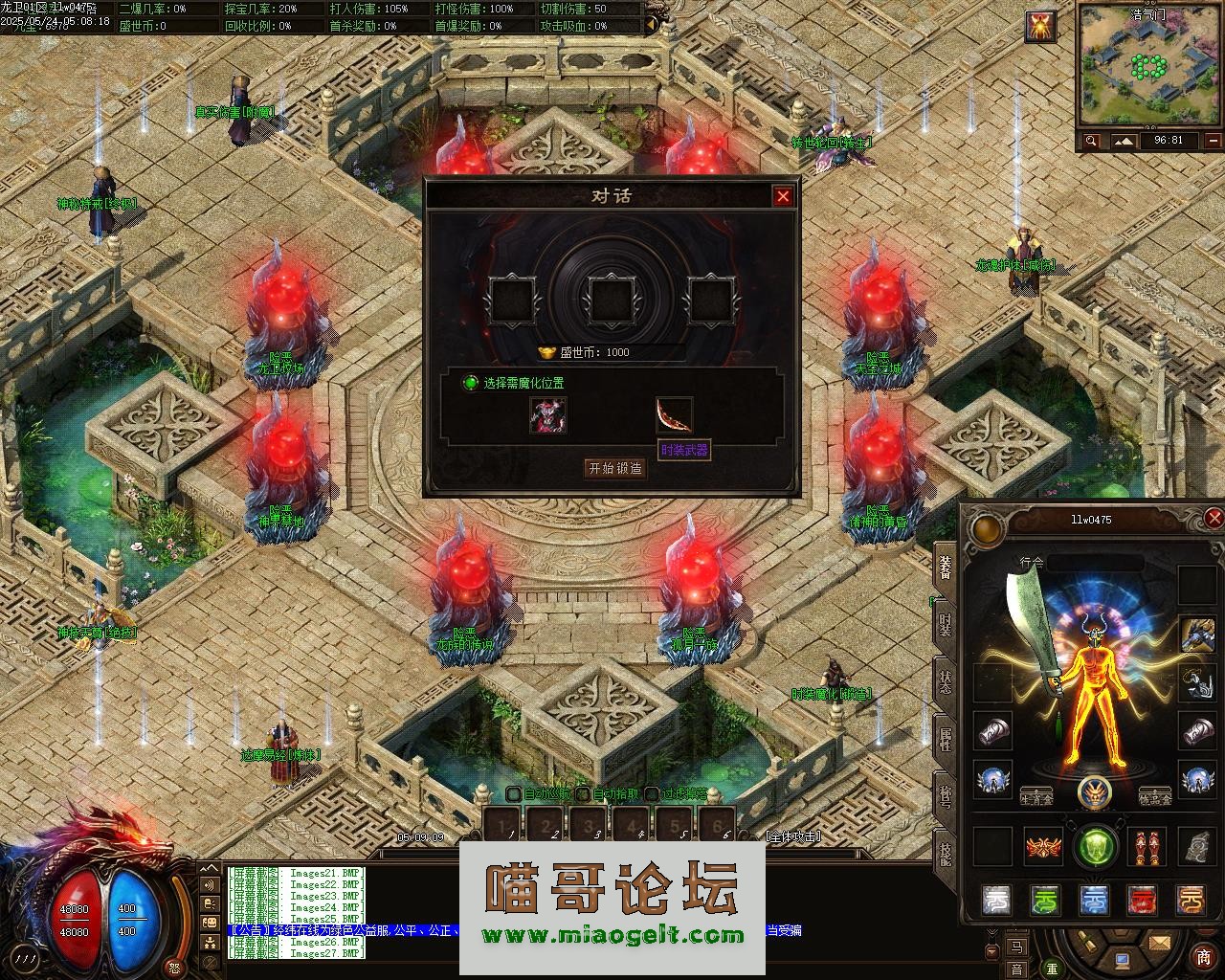Switch to the 时装 costume tab
1225x980 pixels.
pyautogui.click(x=945, y=625)
